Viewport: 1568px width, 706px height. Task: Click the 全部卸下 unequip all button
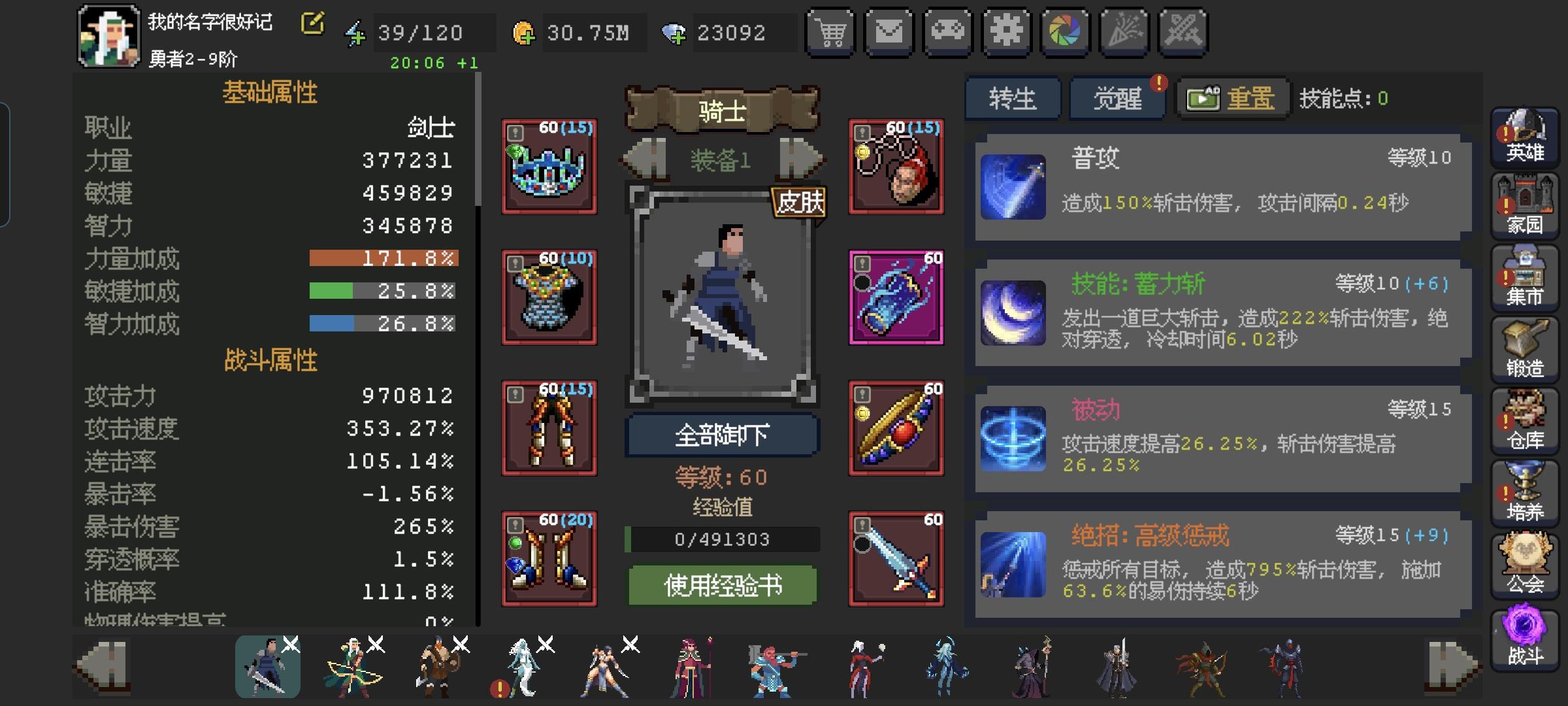(x=722, y=435)
